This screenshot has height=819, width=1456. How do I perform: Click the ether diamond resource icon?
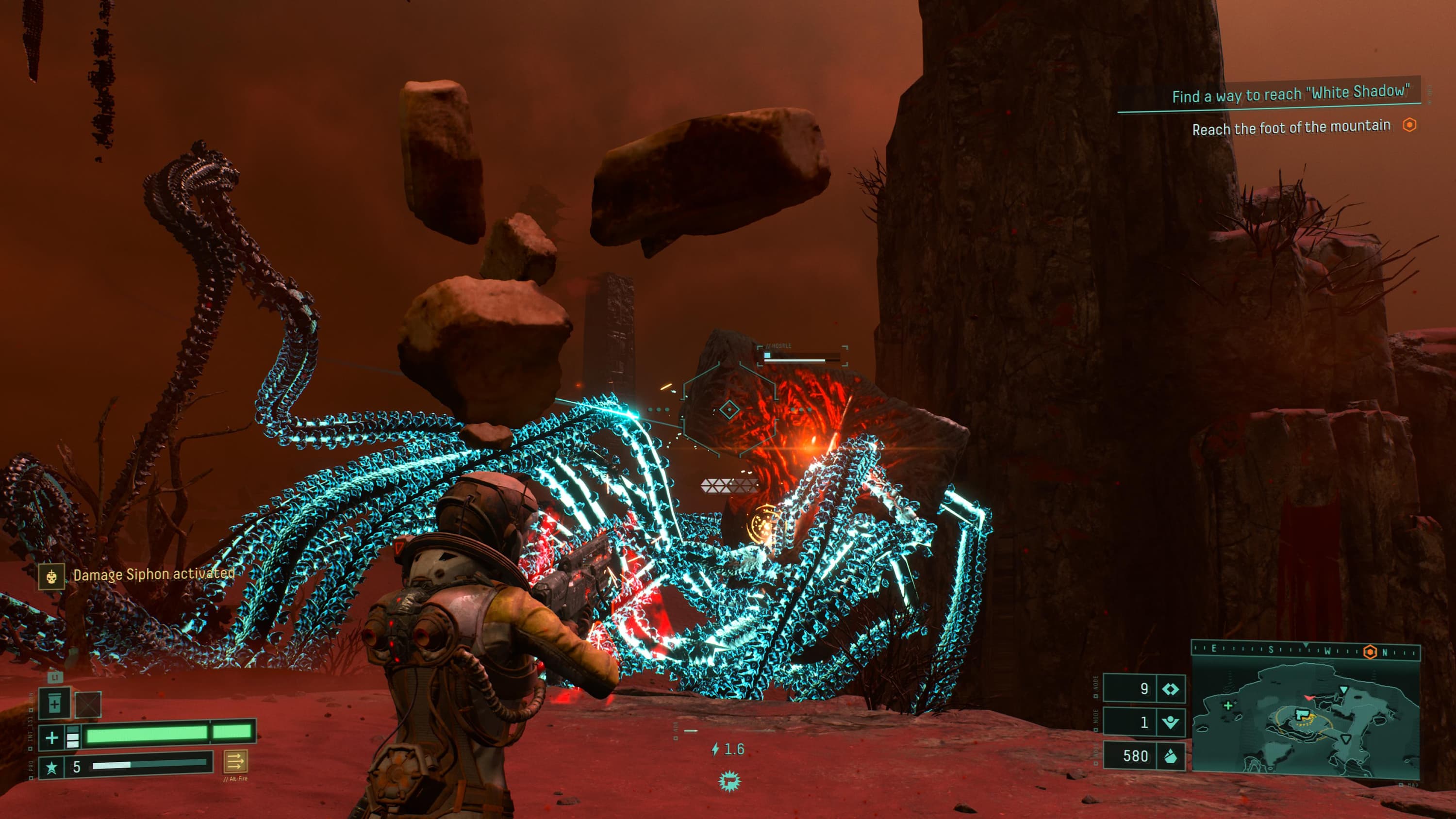tap(1170, 689)
